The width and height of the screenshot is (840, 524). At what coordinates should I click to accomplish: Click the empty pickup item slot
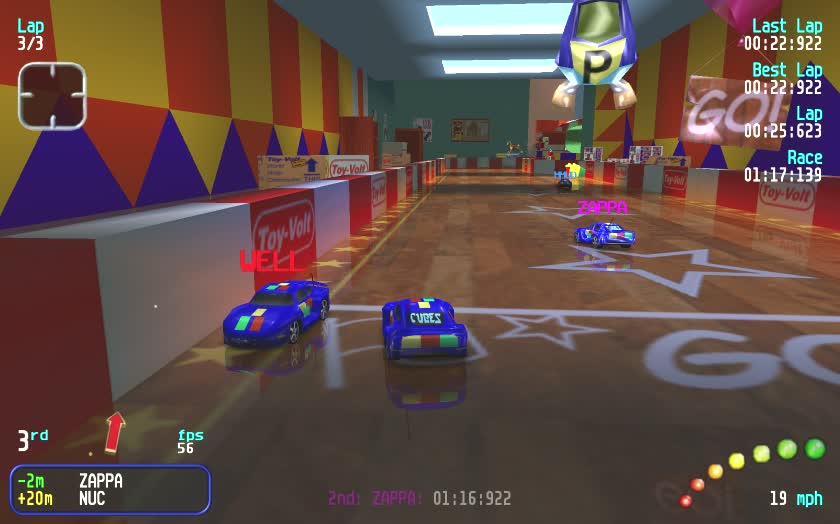[52, 96]
